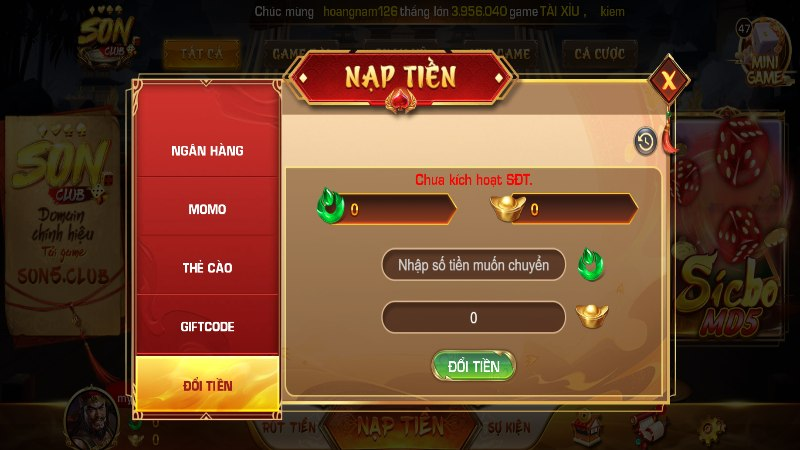Click the green Đổi Tiền button
800x450 pixels.
[x=473, y=366]
